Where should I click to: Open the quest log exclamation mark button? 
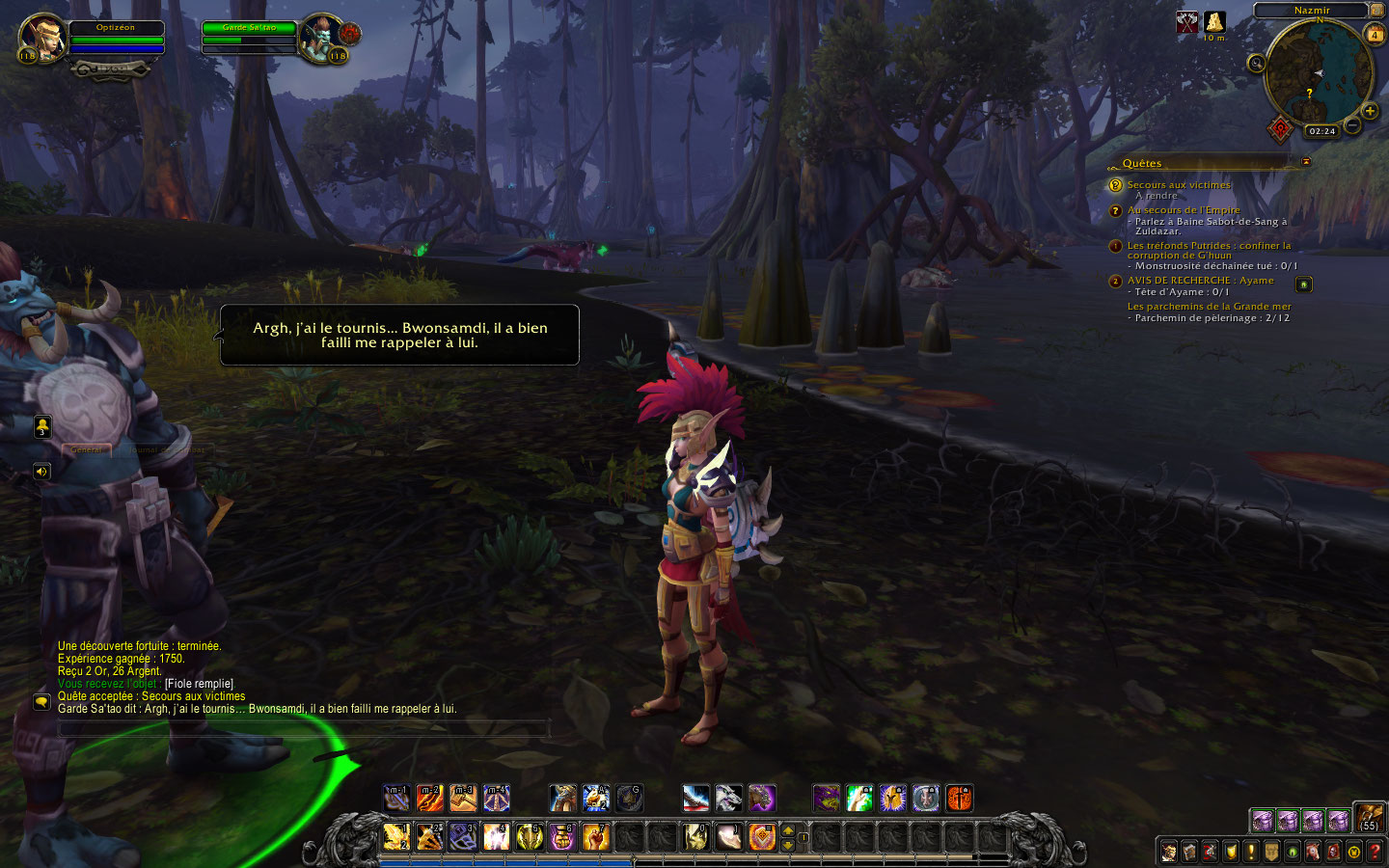(x=1251, y=852)
